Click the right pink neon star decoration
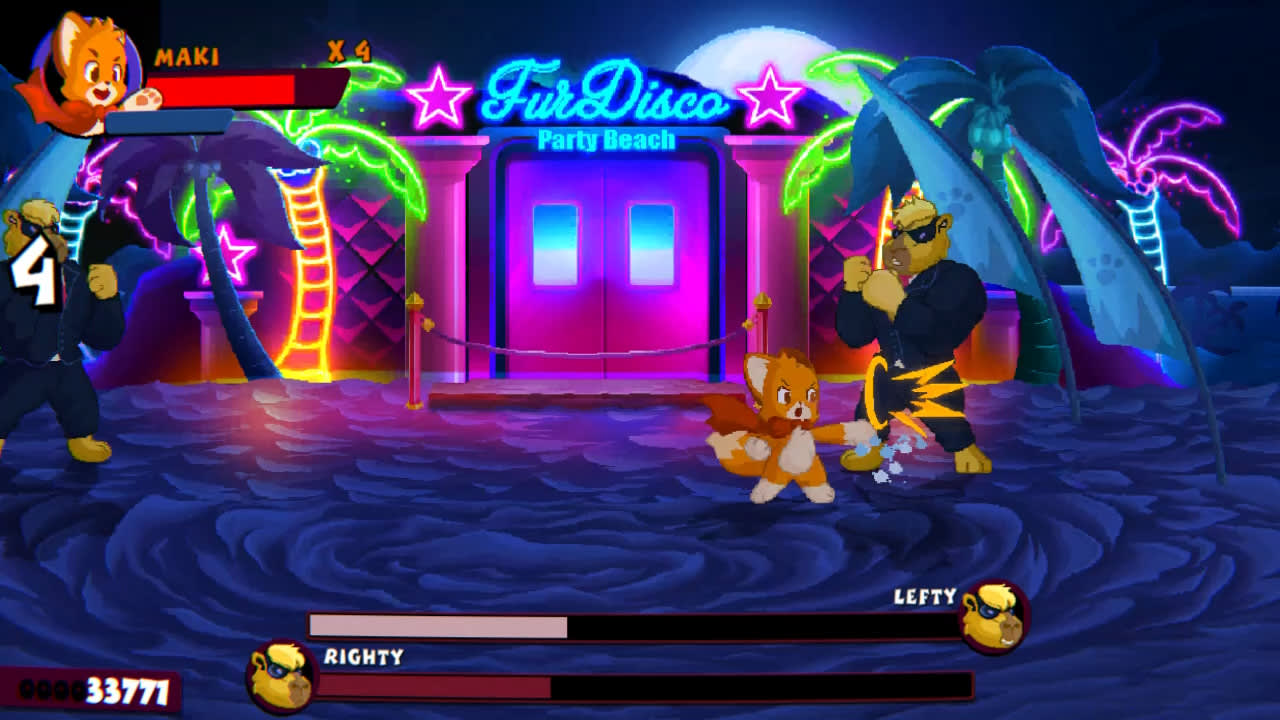This screenshot has height=720, width=1280. pyautogui.click(x=768, y=97)
